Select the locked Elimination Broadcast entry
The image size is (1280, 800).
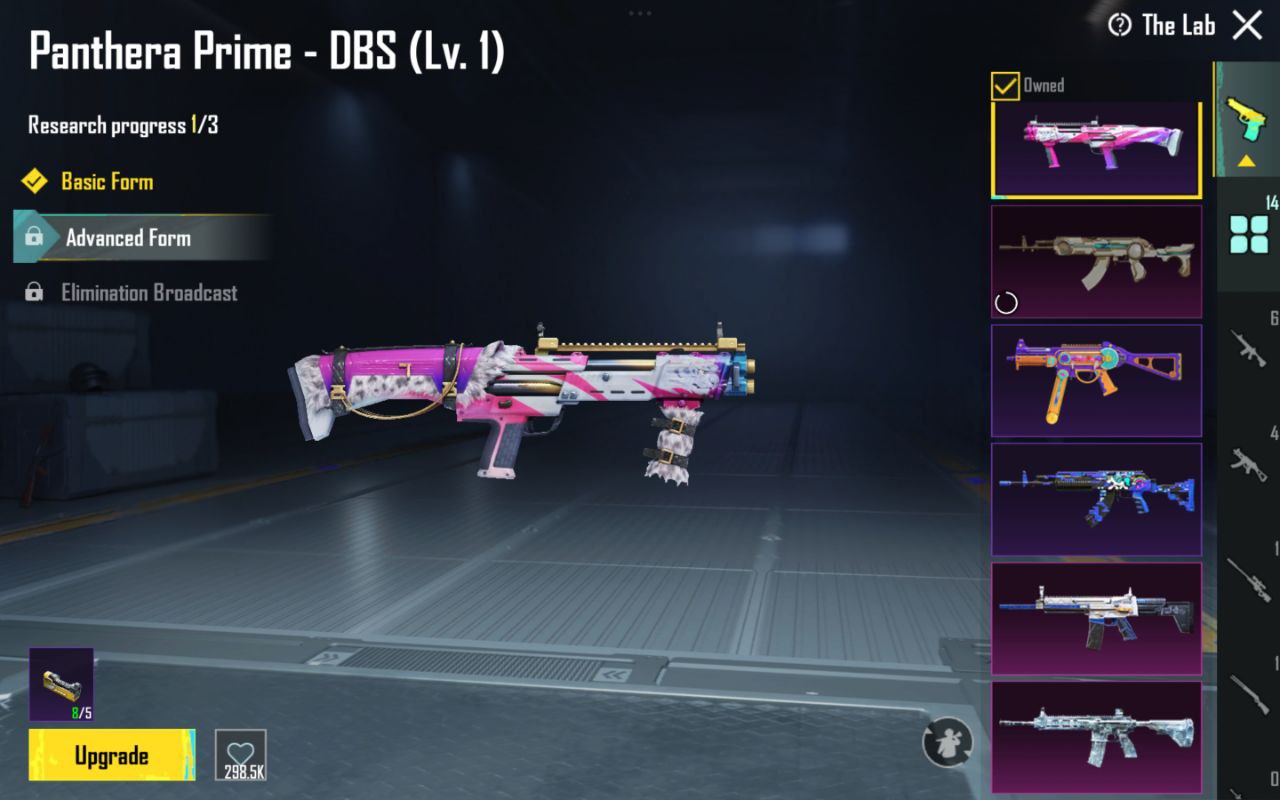click(x=148, y=293)
